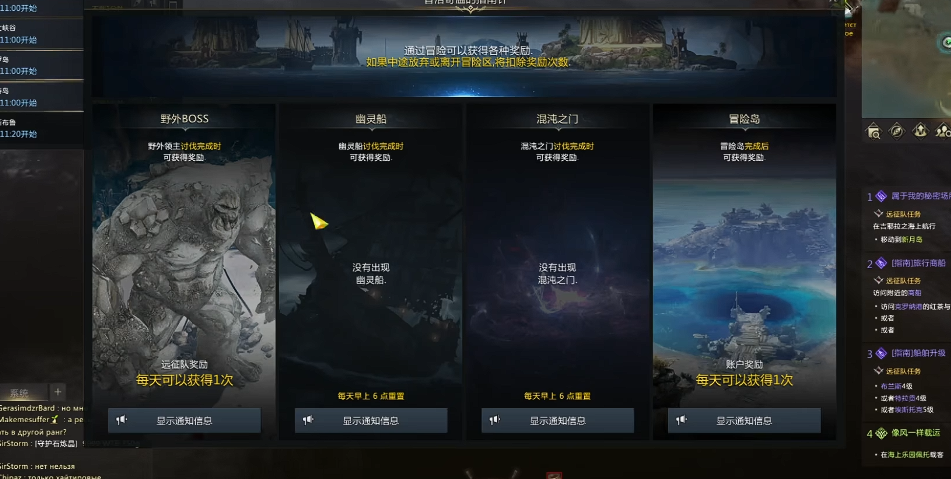The image size is (951, 479).
Task: Show notification info for 冒险岛
Action: [x=744, y=421]
